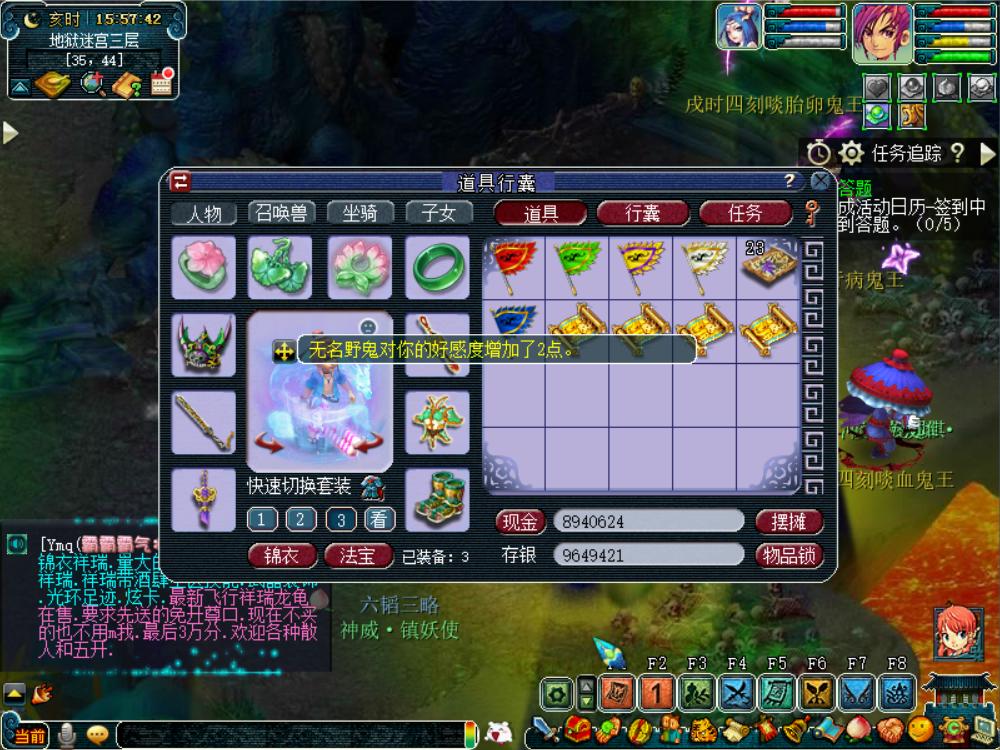Select the 道具 items tab

point(541,213)
